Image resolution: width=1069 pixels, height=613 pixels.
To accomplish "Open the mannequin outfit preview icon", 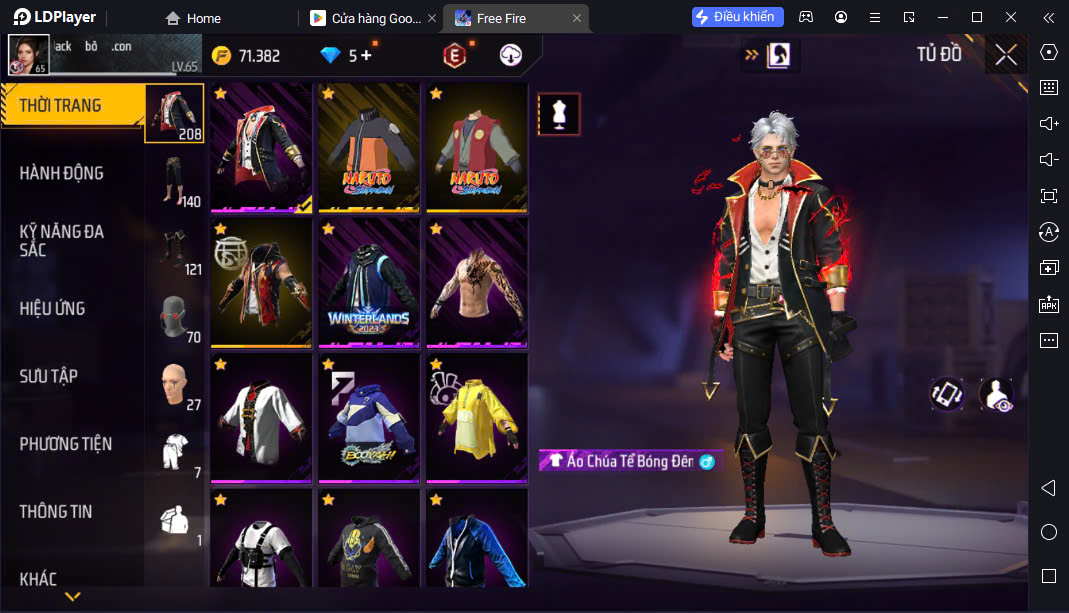I will pyautogui.click(x=559, y=114).
